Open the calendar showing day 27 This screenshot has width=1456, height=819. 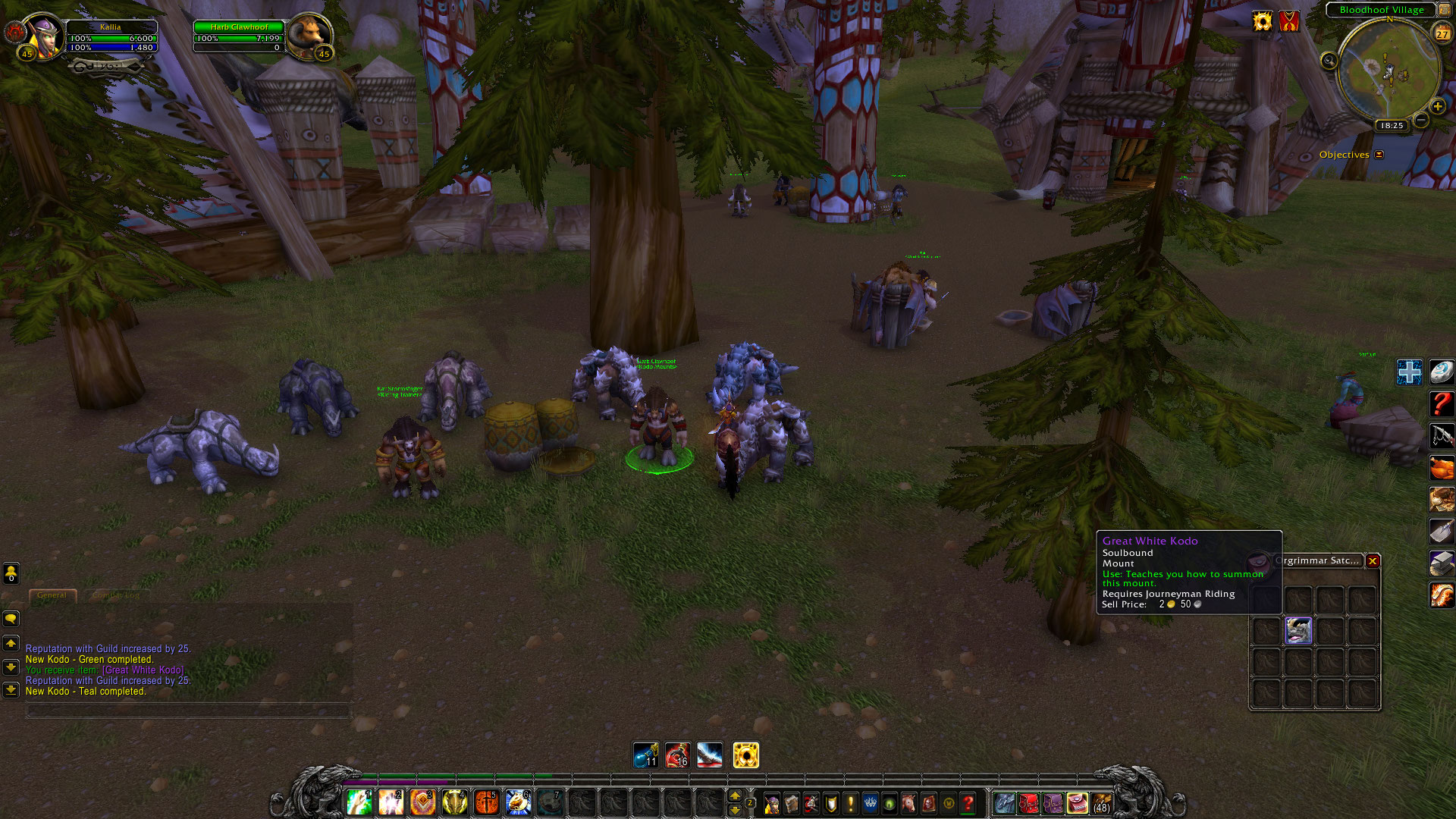[x=1442, y=33]
